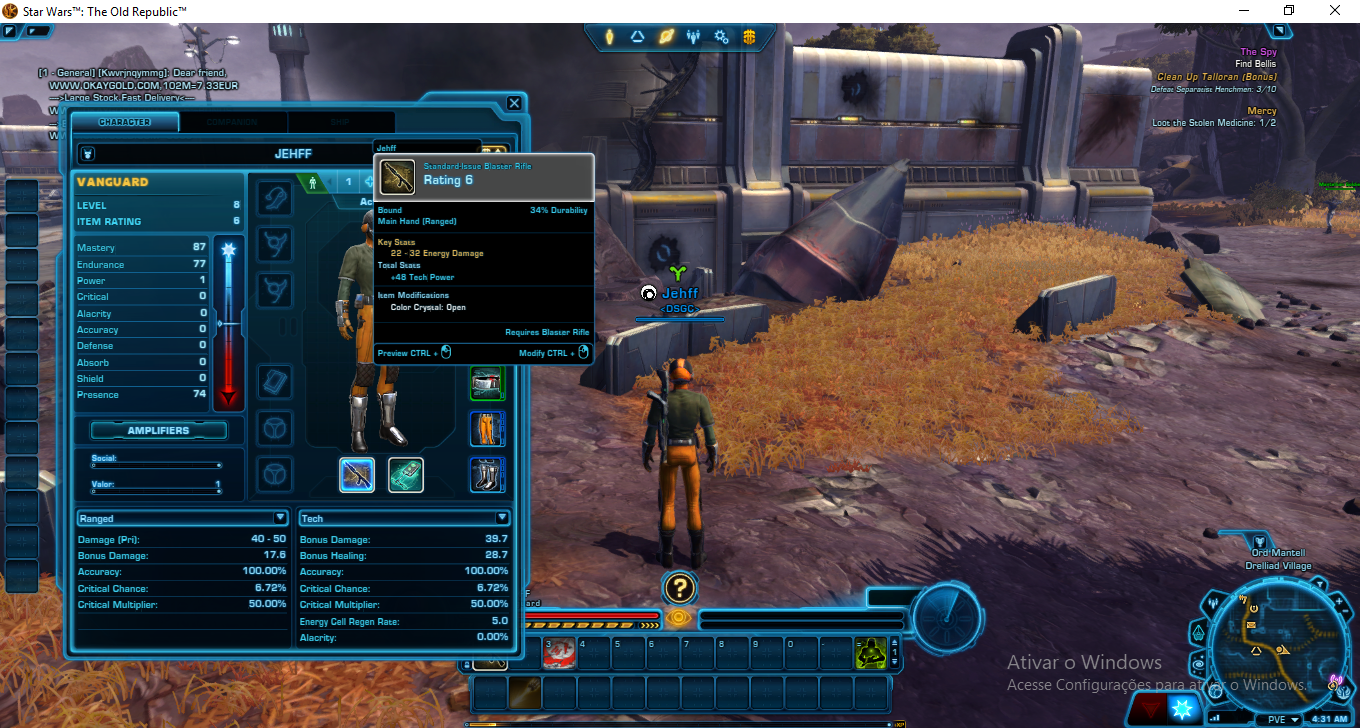
Task: Open the PVE instance dropdown
Action: pos(1280,719)
